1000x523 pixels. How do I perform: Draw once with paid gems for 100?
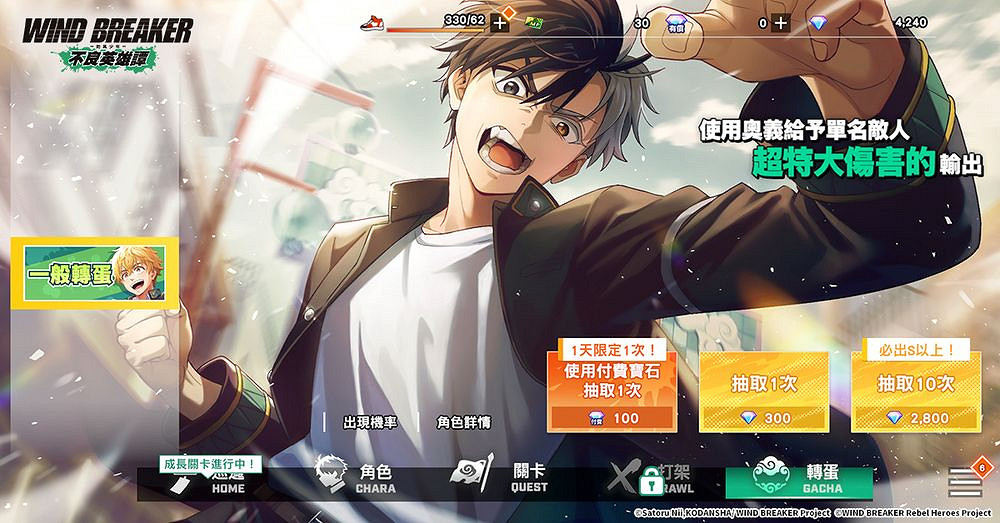pyautogui.click(x=612, y=387)
